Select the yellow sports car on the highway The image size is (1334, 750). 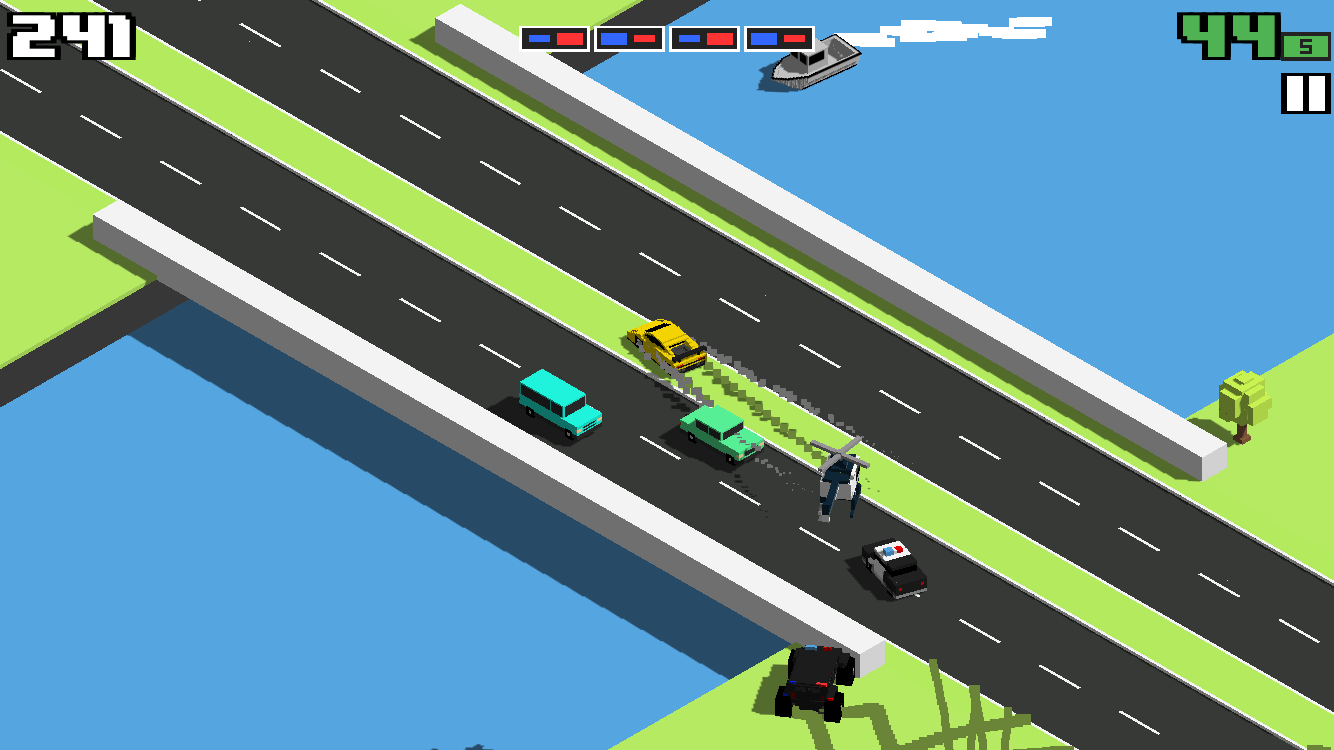(664, 344)
